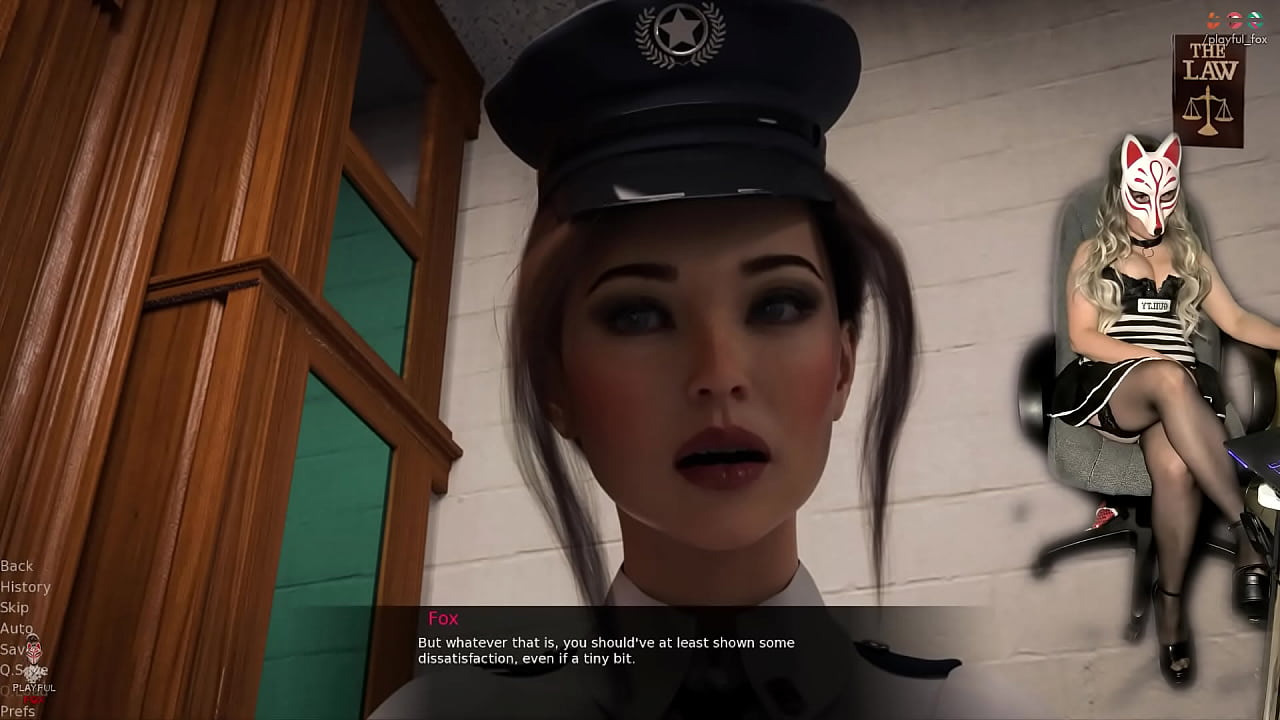
Task: Perform a Q.Save quick save
Action: coord(23,670)
